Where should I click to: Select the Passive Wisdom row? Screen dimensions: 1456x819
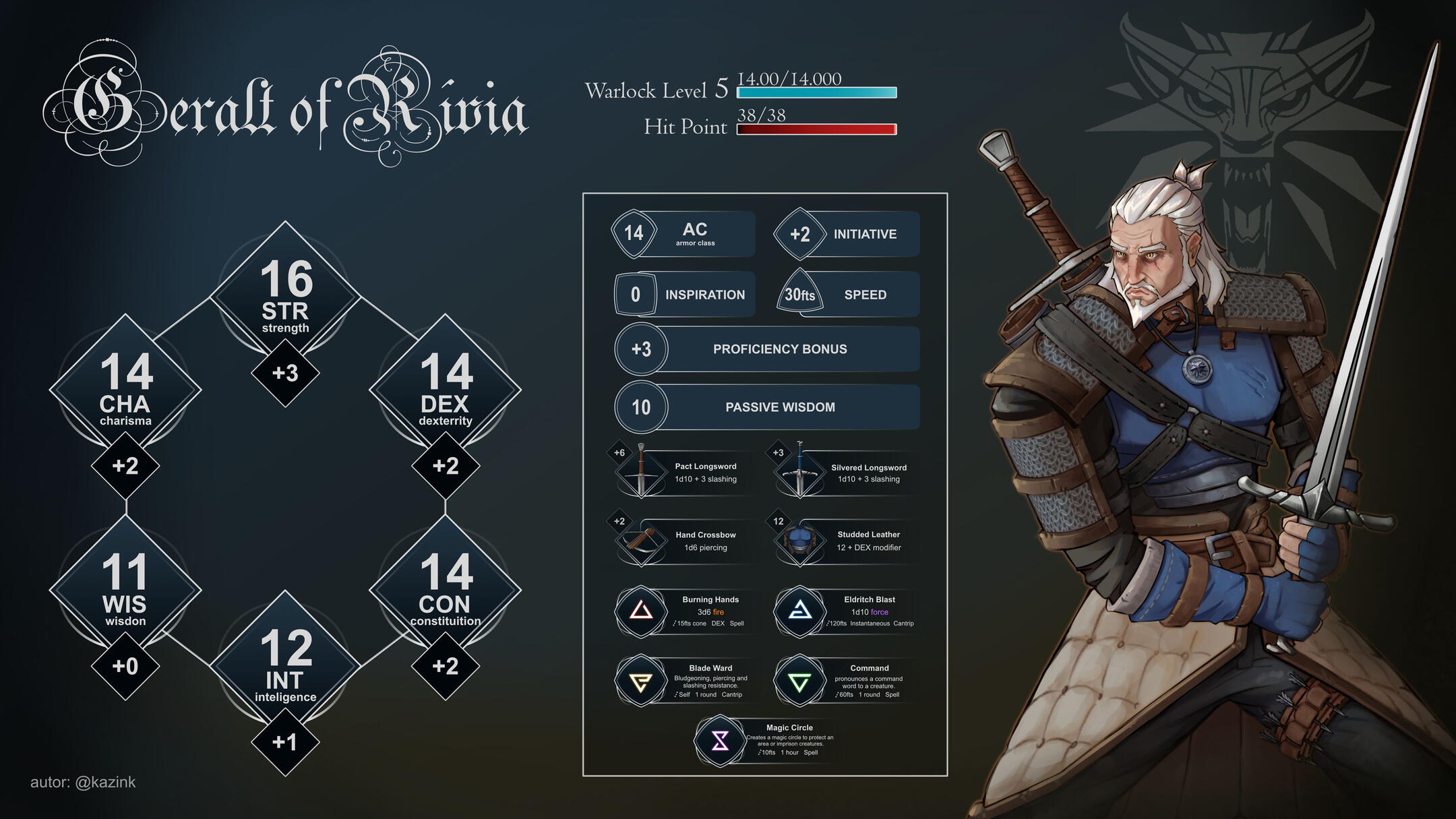pos(767,407)
